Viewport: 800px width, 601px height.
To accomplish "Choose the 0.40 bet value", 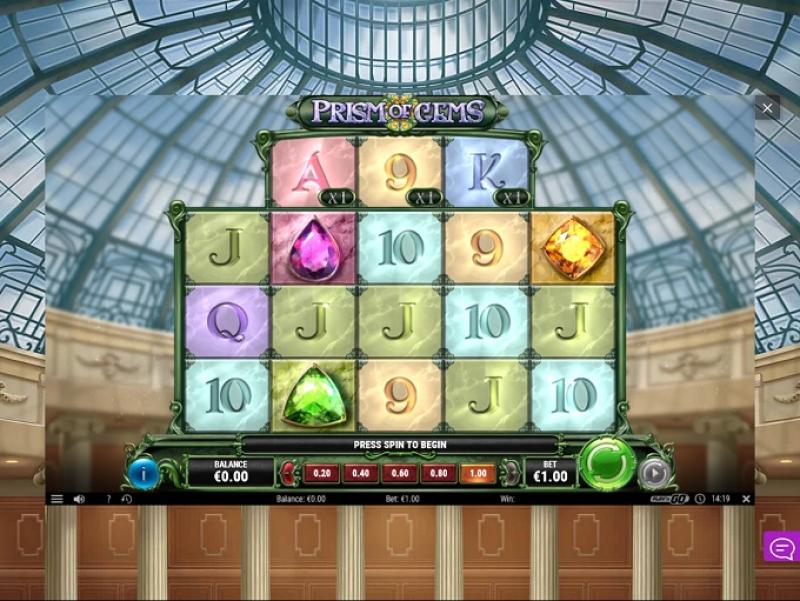I will 360,473.
